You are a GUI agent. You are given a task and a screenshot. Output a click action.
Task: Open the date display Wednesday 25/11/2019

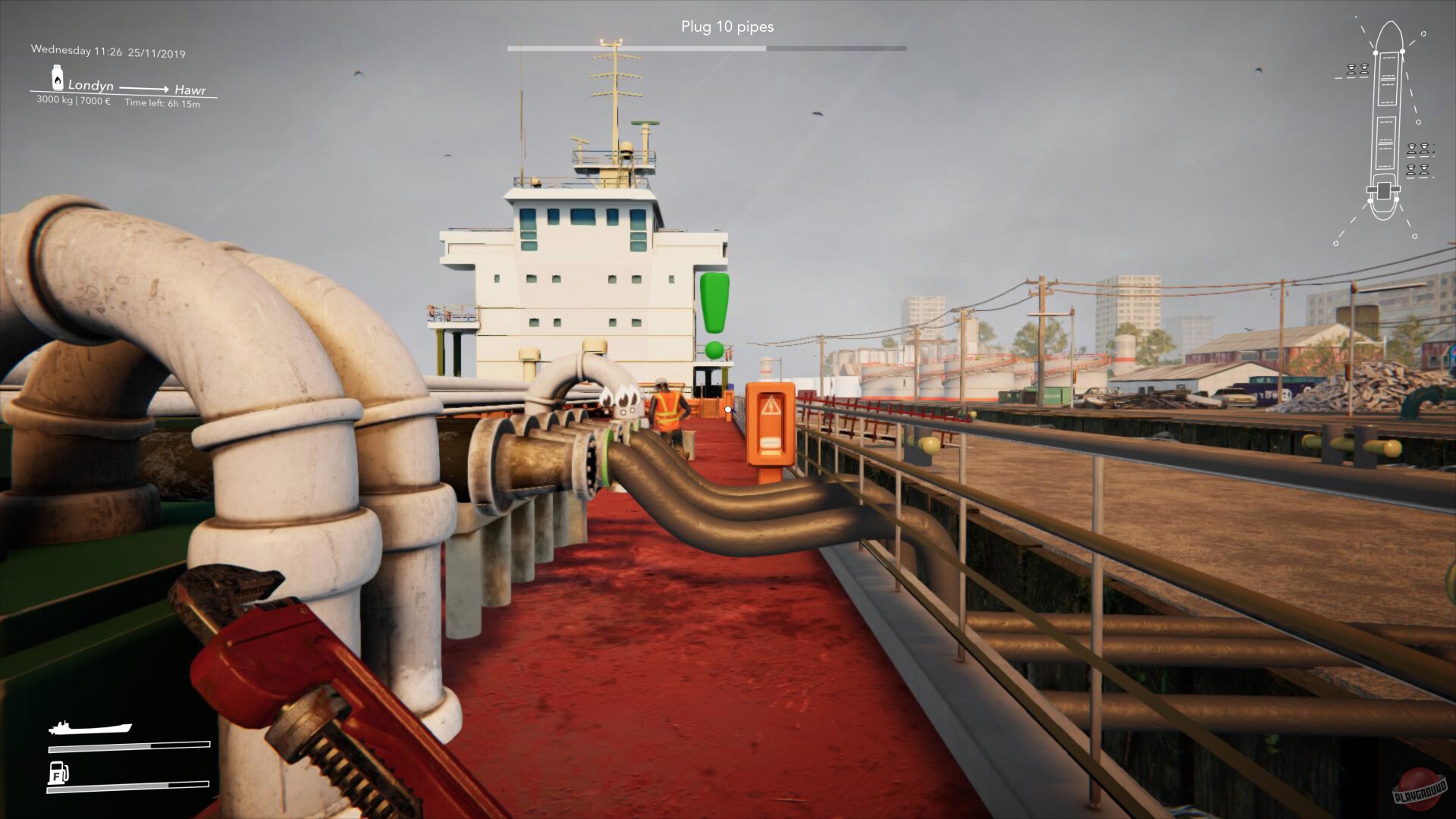point(108,52)
